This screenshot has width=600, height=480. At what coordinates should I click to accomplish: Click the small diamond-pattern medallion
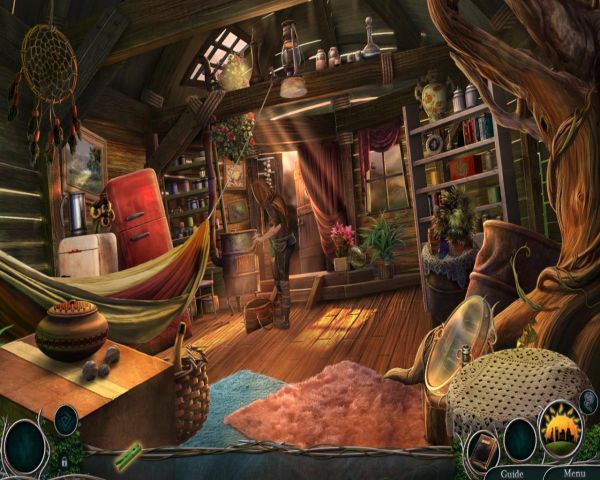coord(66,418)
